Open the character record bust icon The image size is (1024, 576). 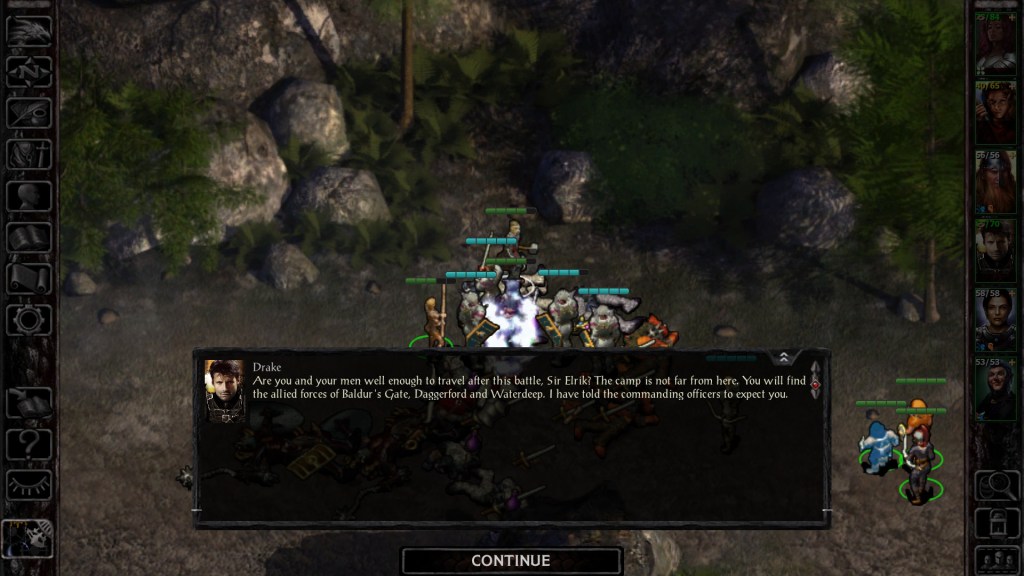(x=29, y=196)
